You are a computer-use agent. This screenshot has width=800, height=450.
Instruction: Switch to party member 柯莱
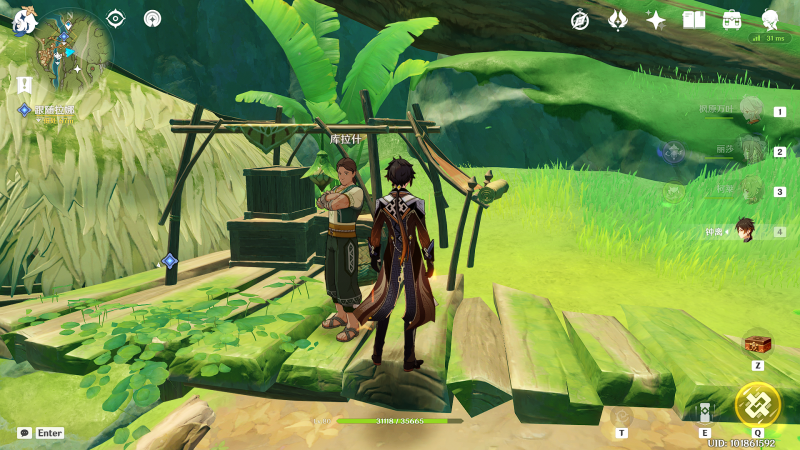pyautogui.click(x=749, y=190)
